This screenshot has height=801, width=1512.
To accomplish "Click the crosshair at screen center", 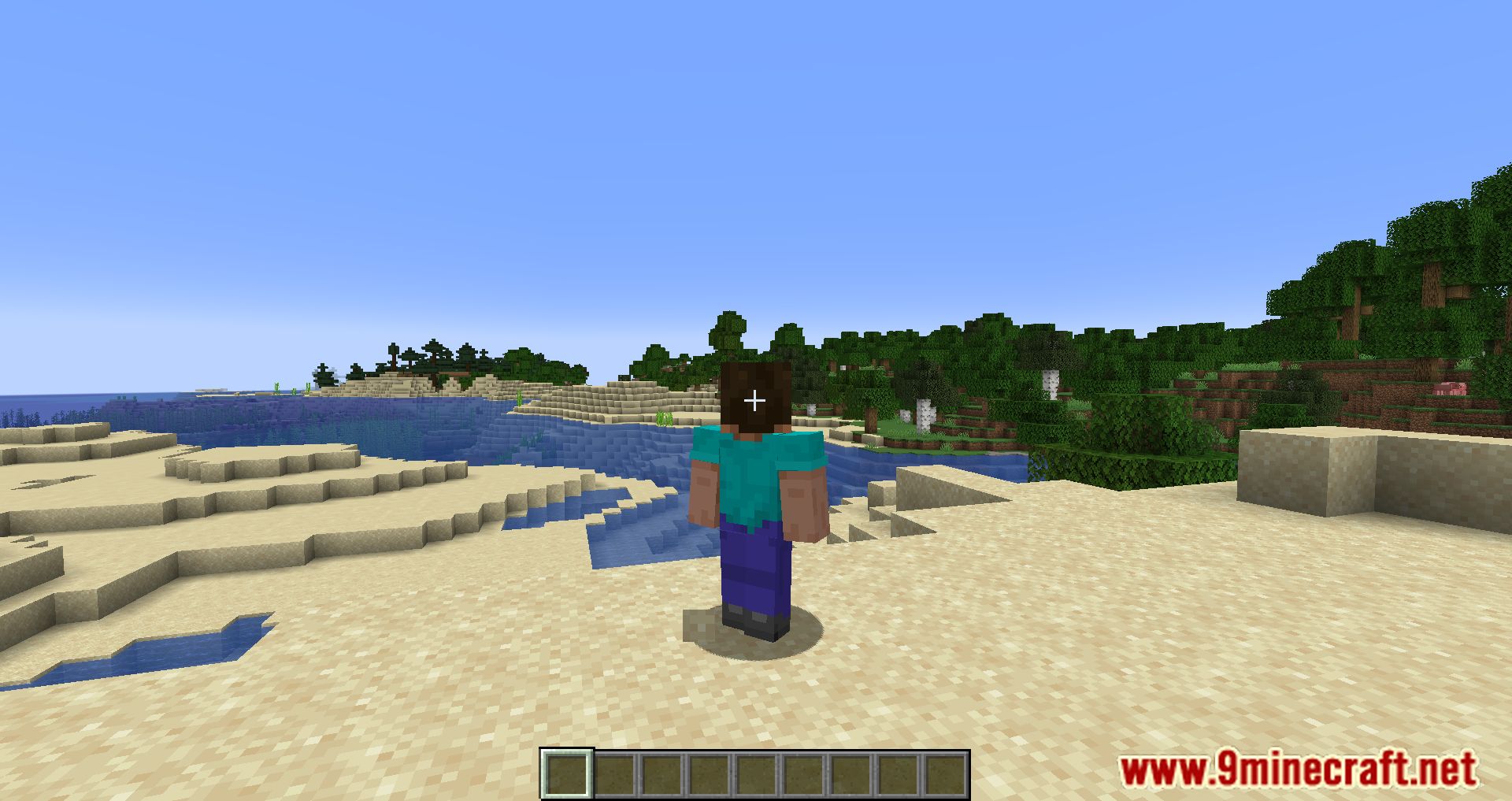I will coord(754,400).
